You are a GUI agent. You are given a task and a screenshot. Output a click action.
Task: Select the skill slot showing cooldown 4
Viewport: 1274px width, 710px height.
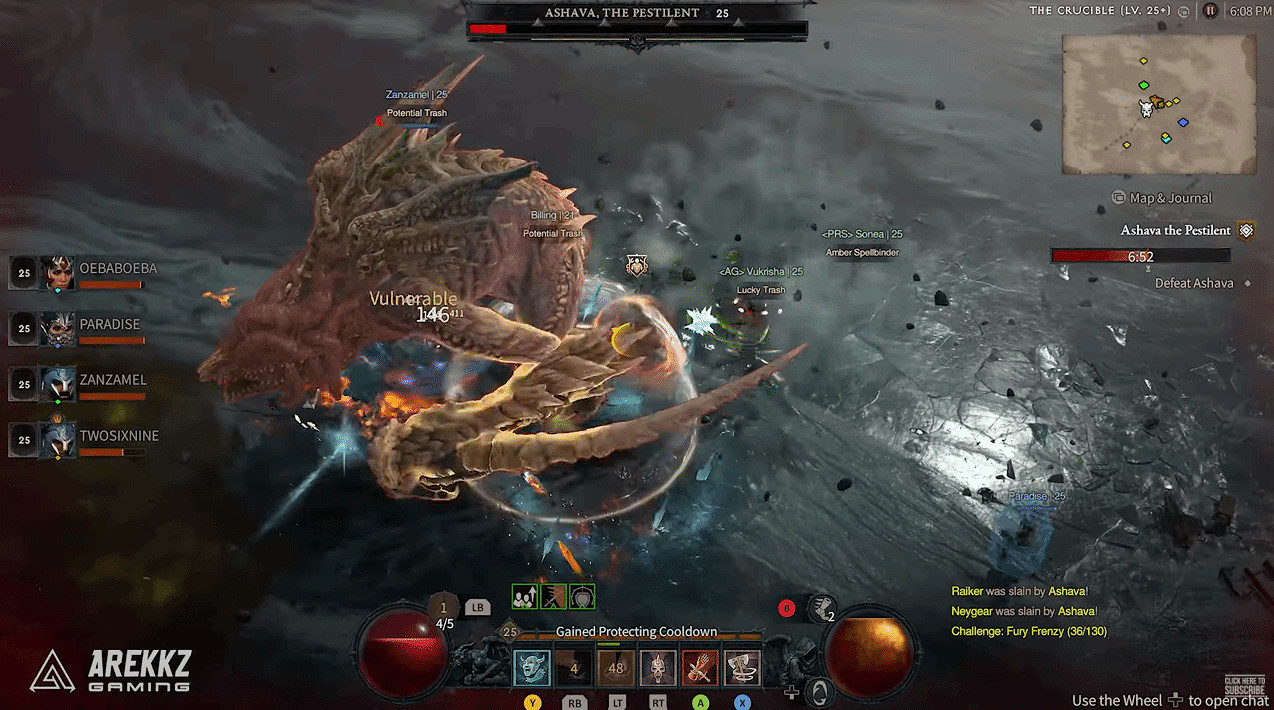point(574,668)
